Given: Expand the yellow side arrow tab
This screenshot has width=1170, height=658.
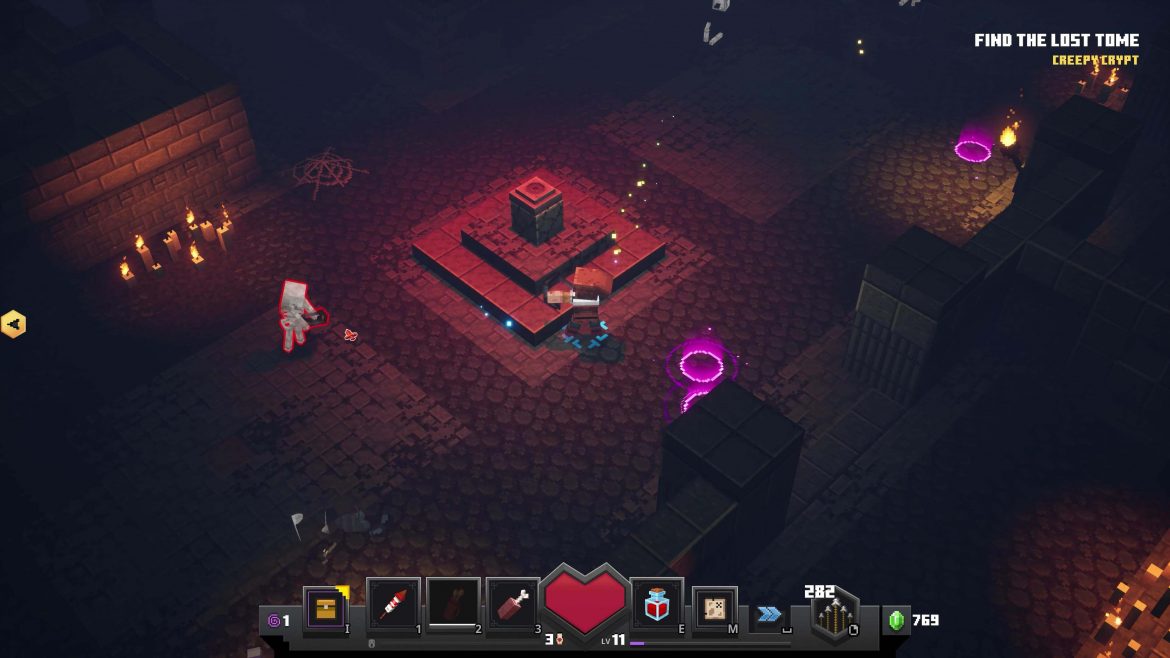Looking at the screenshot, I should coord(13,324).
